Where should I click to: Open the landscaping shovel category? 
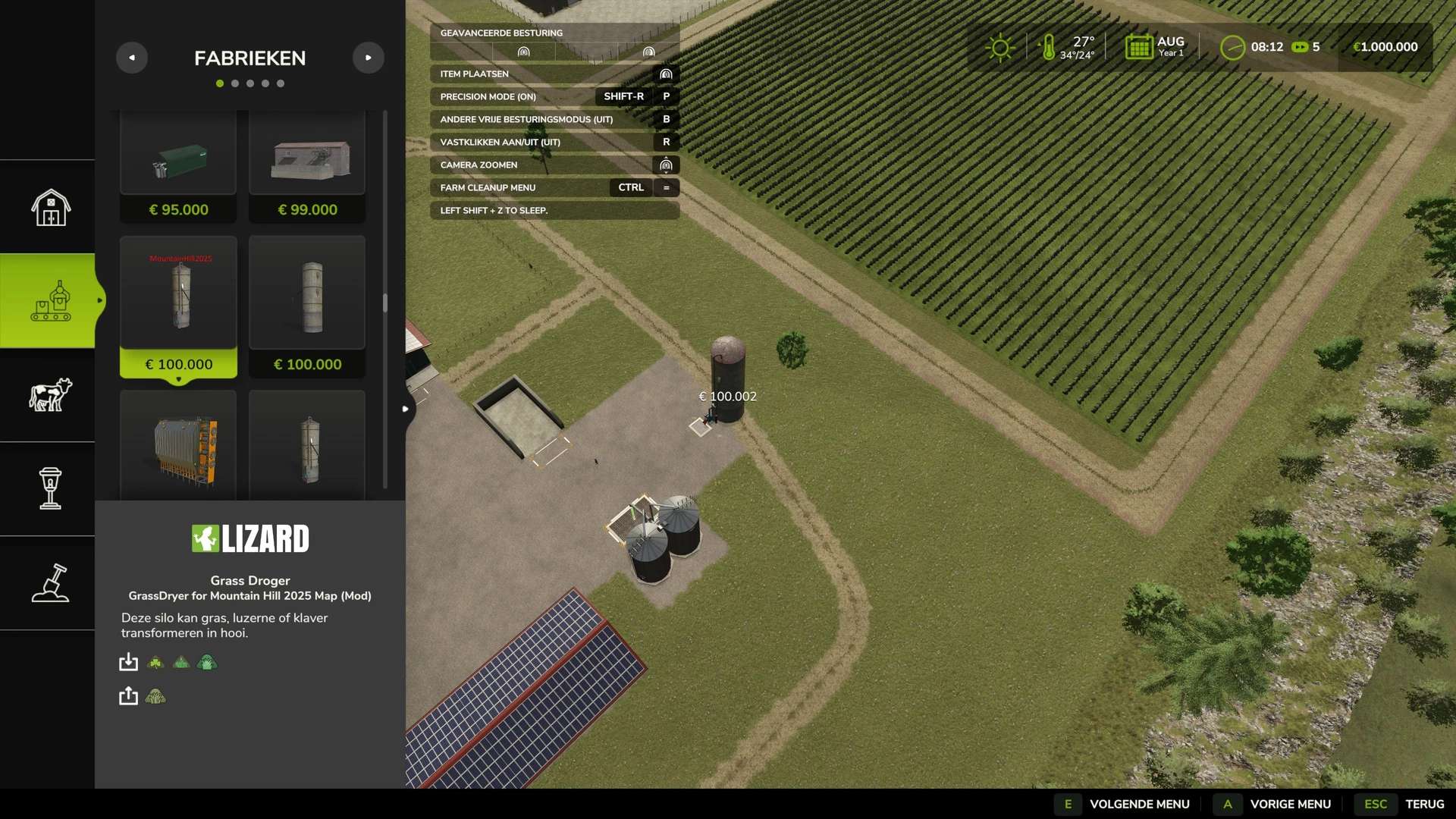[50, 582]
